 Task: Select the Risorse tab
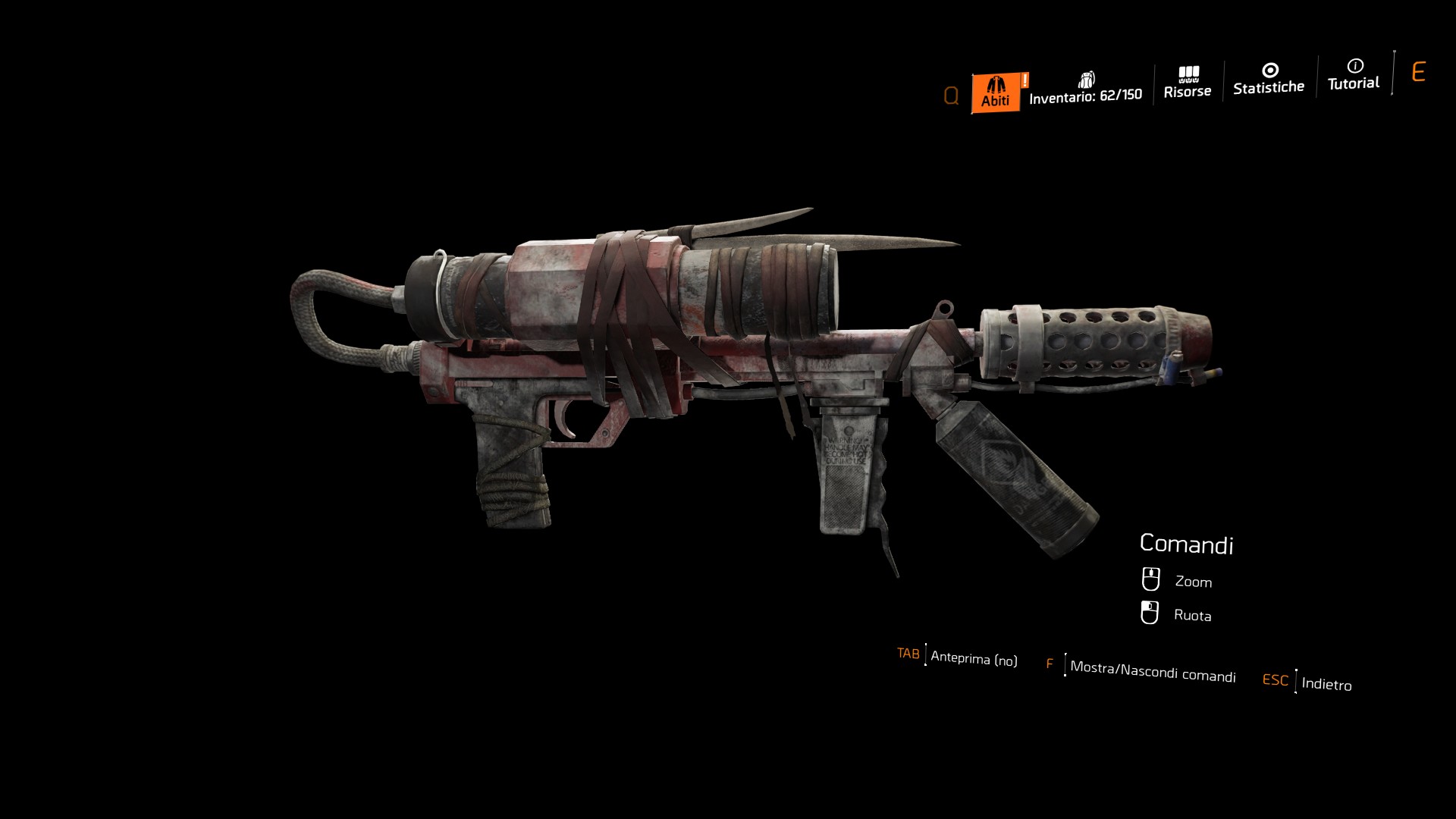[x=1188, y=83]
